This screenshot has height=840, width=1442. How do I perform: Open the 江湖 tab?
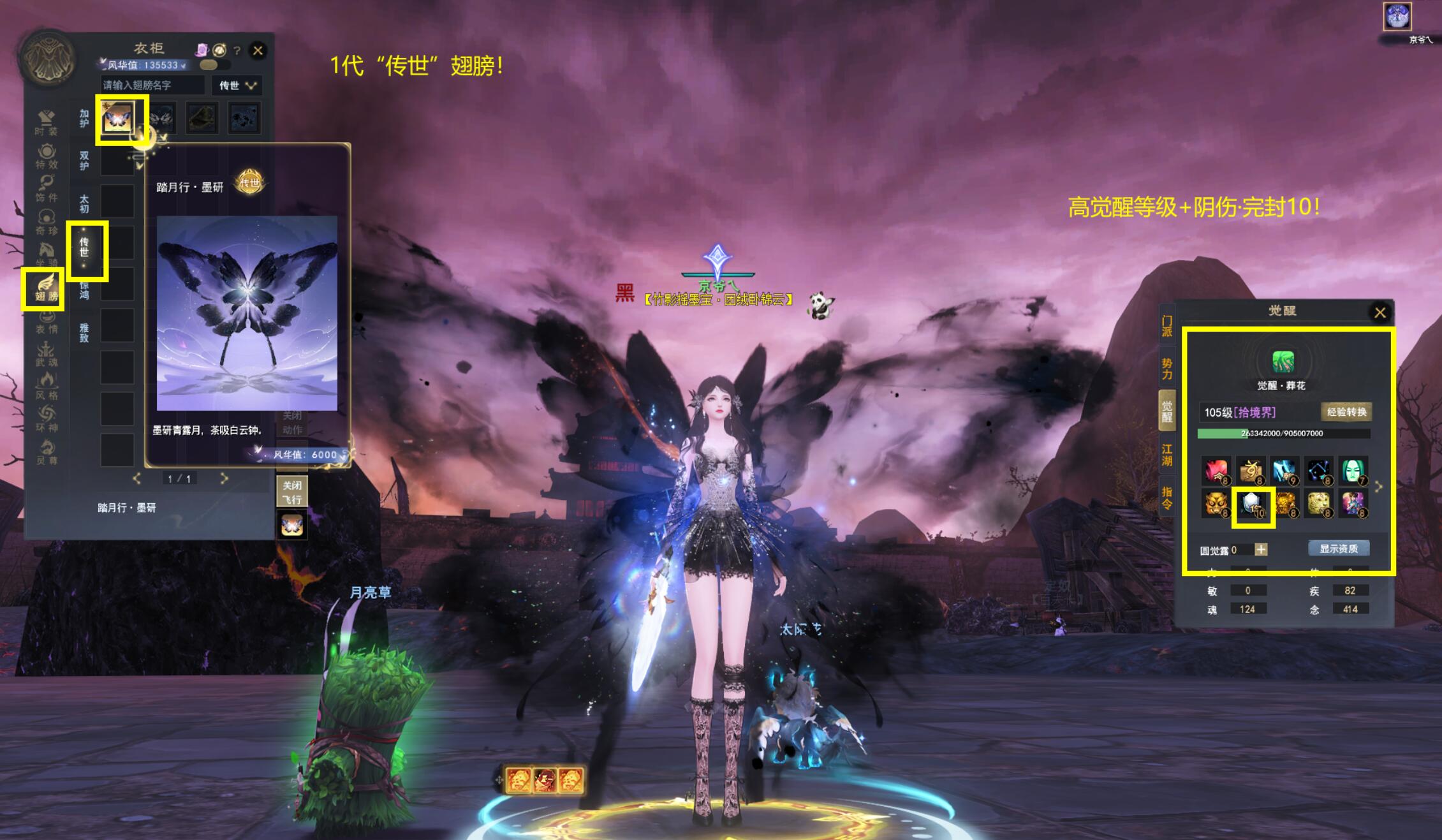click(x=1166, y=455)
